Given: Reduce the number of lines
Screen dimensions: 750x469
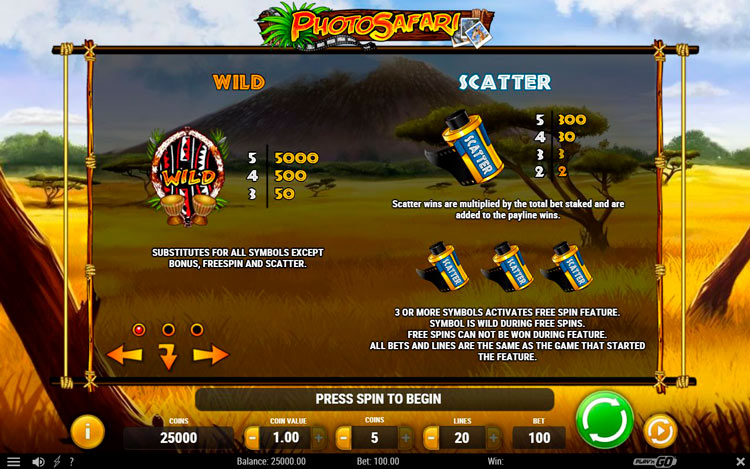Looking at the screenshot, I should [431, 437].
